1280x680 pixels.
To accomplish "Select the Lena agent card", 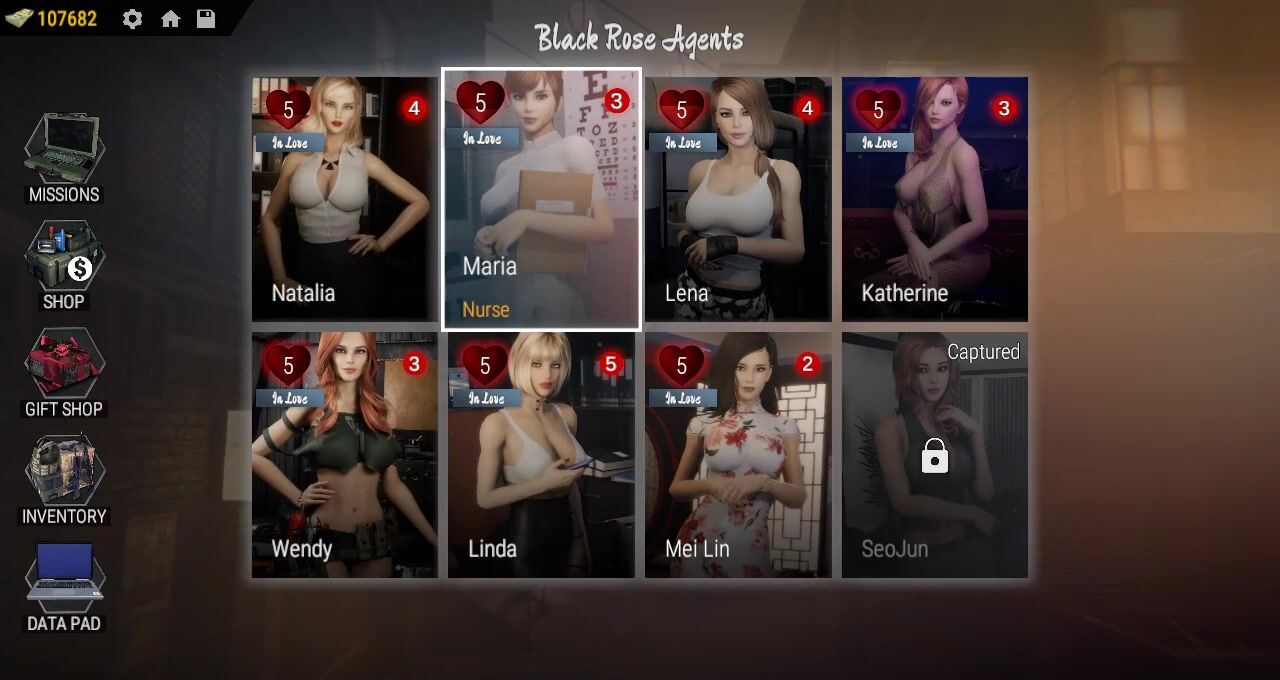I will click(738, 199).
